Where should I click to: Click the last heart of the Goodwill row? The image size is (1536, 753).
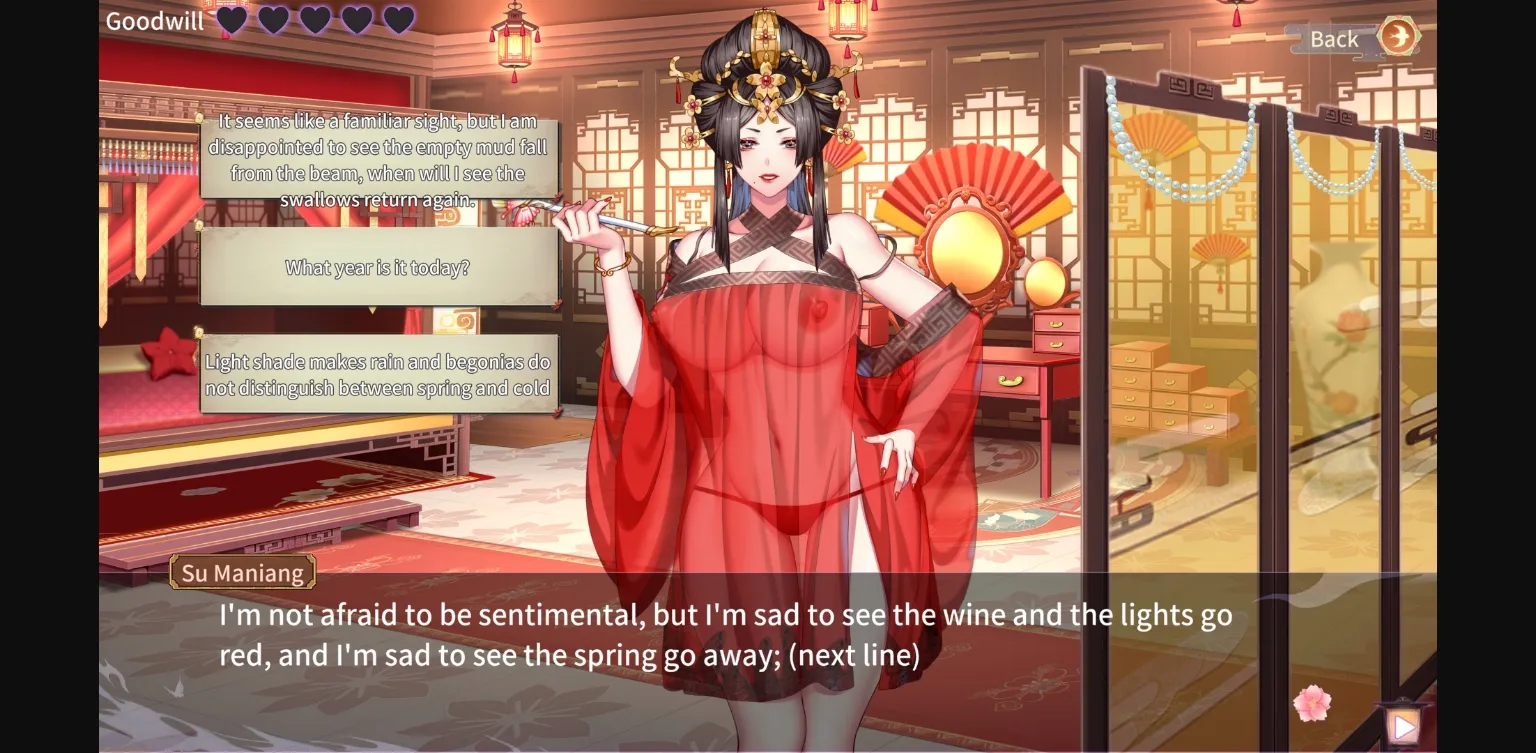click(399, 20)
